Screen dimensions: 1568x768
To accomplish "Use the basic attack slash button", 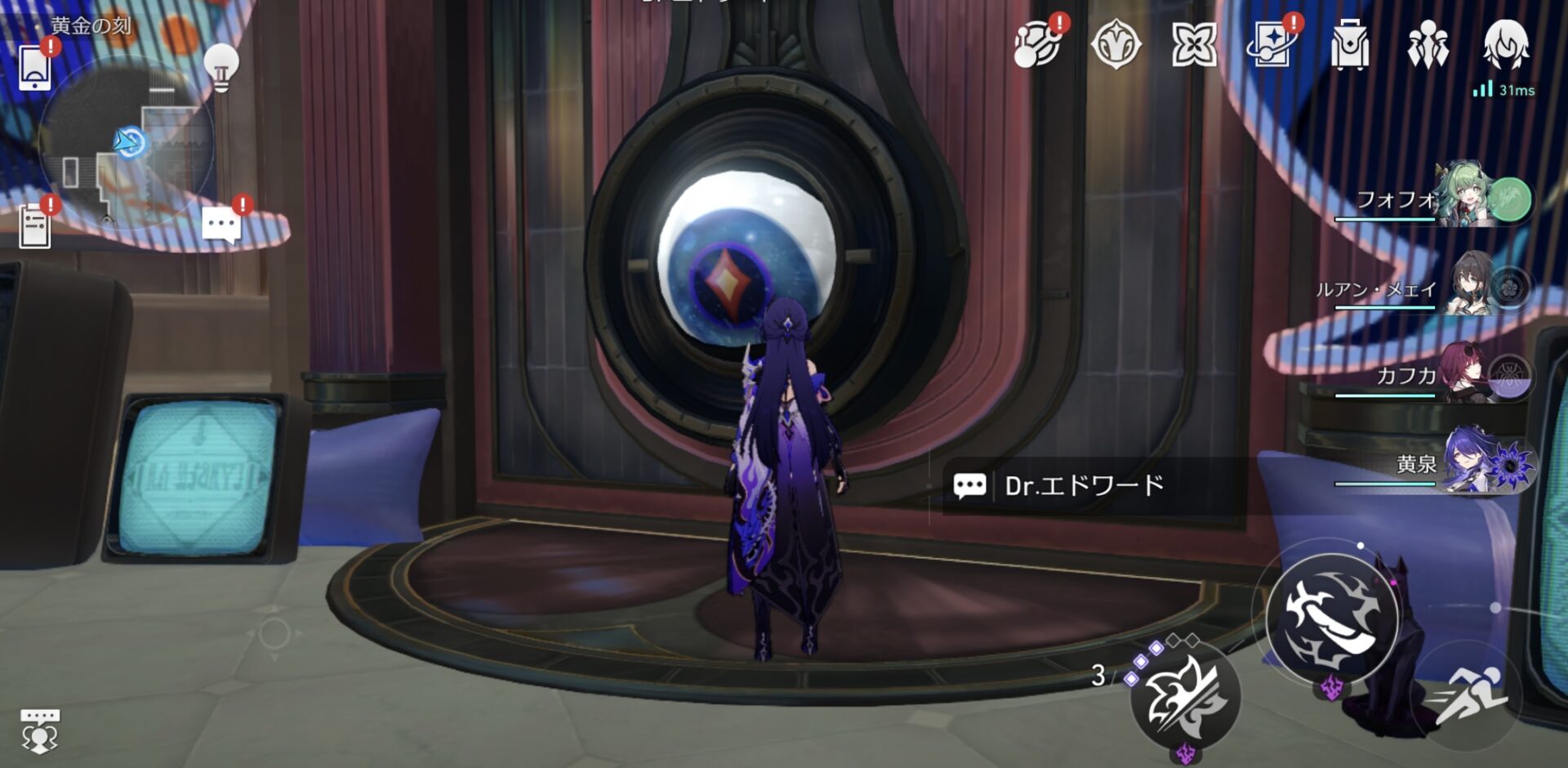I will pyautogui.click(x=1331, y=618).
